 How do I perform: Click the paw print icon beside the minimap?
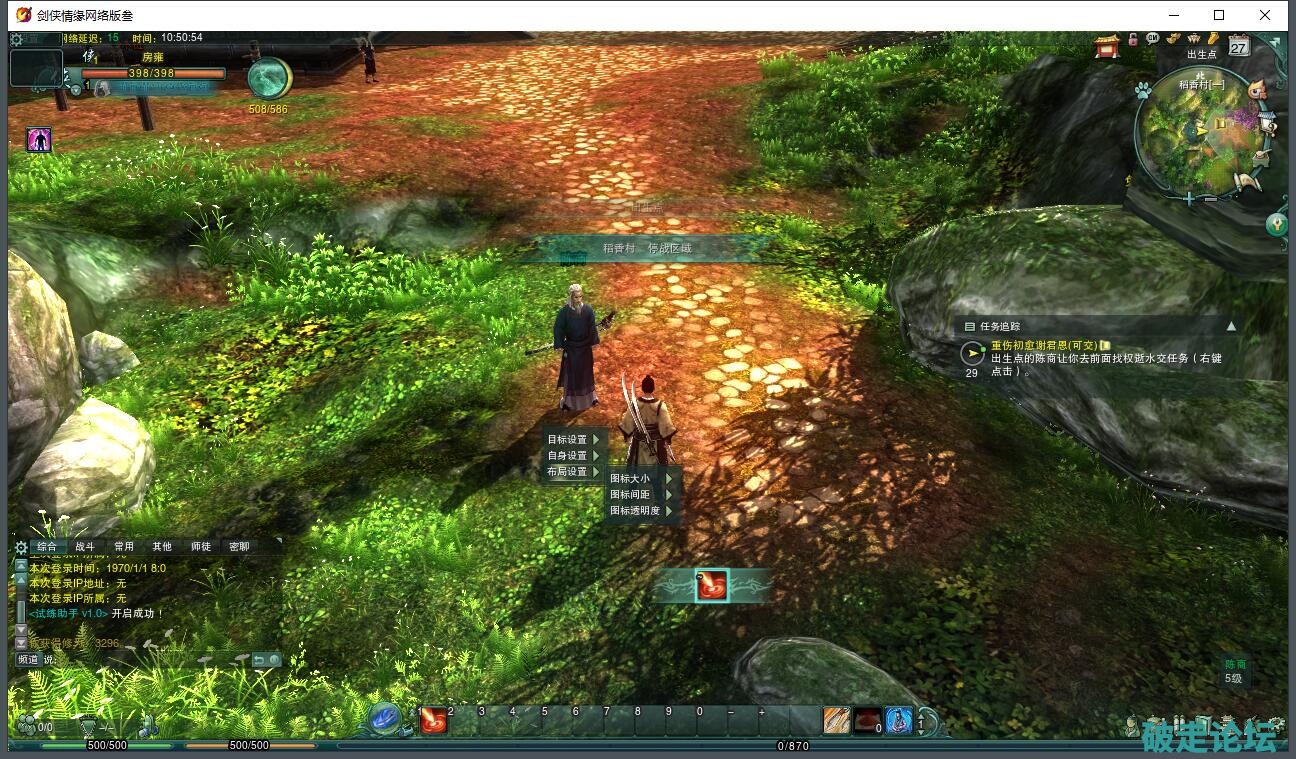pos(1143,89)
